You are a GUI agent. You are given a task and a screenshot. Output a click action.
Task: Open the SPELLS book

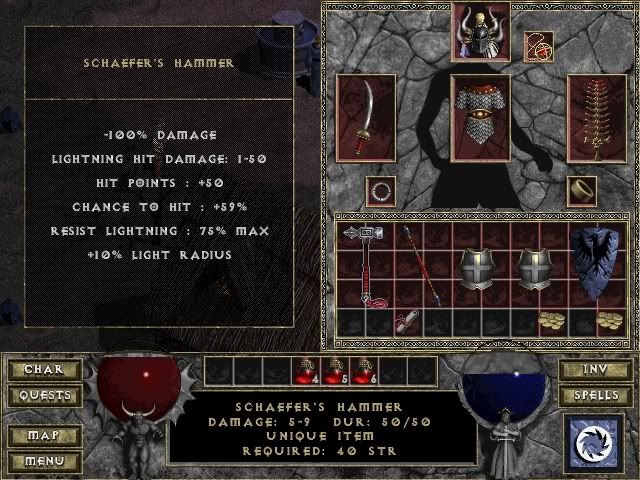(593, 396)
